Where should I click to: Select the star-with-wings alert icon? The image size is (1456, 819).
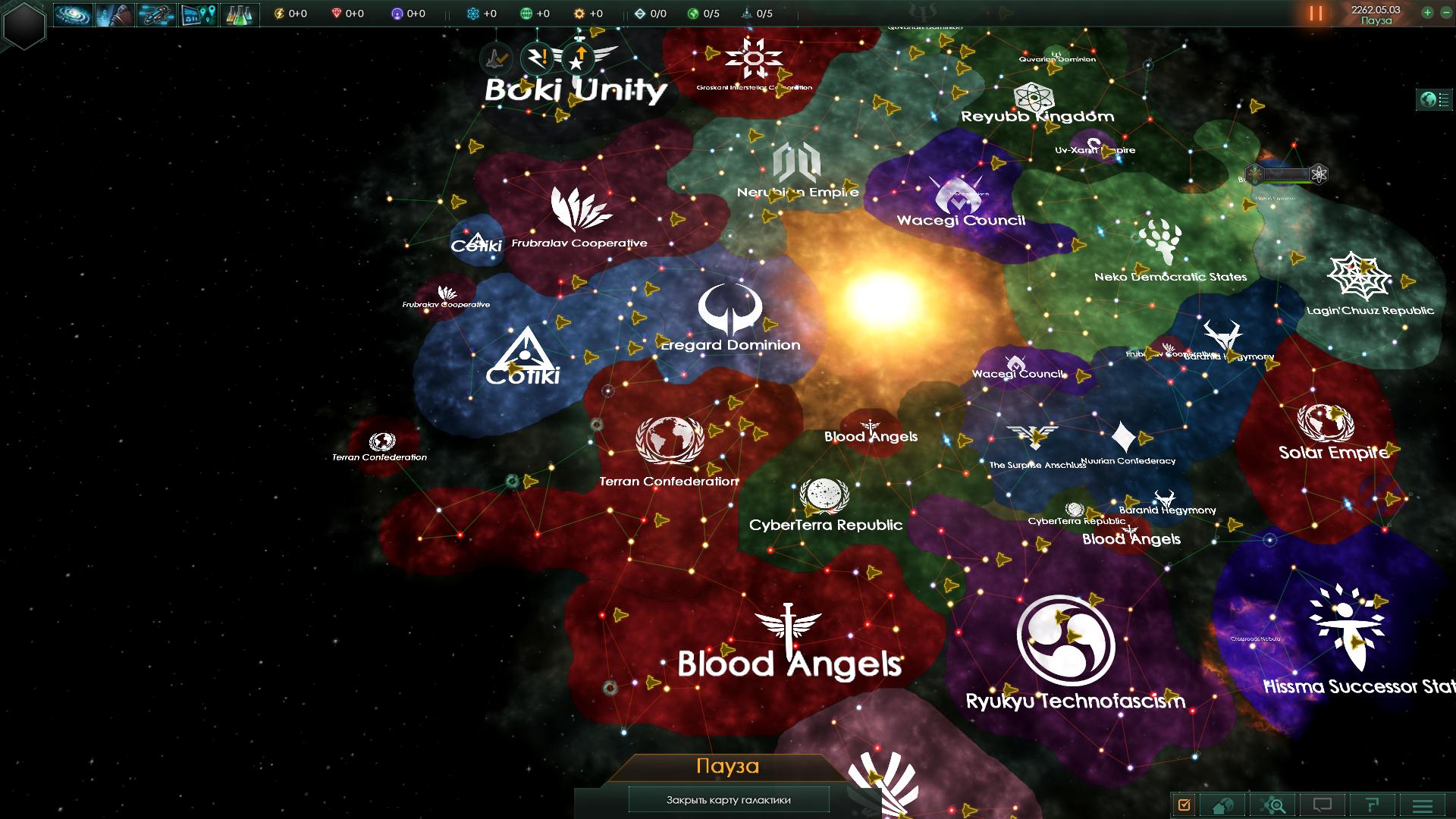point(579,58)
